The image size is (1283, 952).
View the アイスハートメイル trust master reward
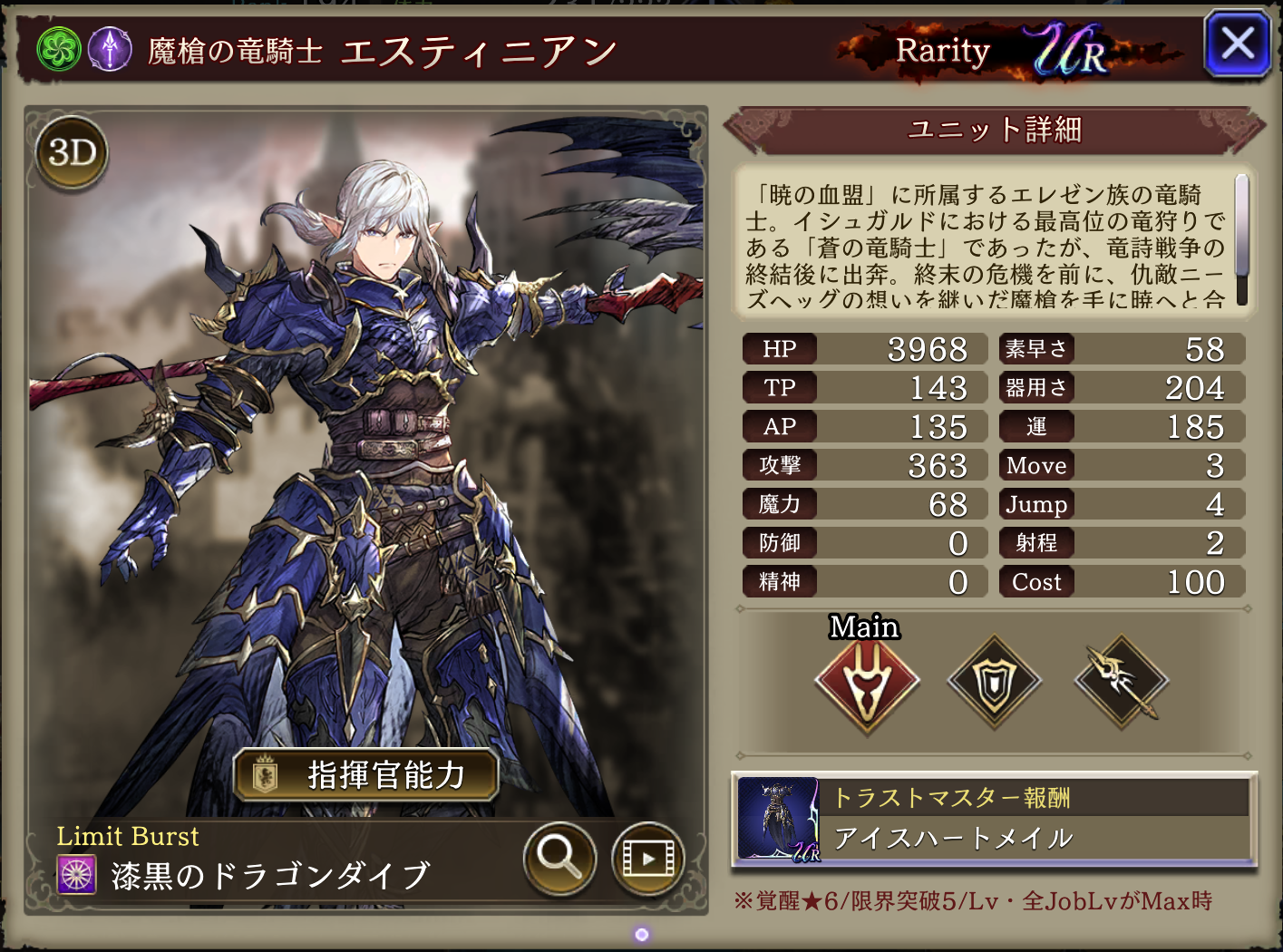994,819
